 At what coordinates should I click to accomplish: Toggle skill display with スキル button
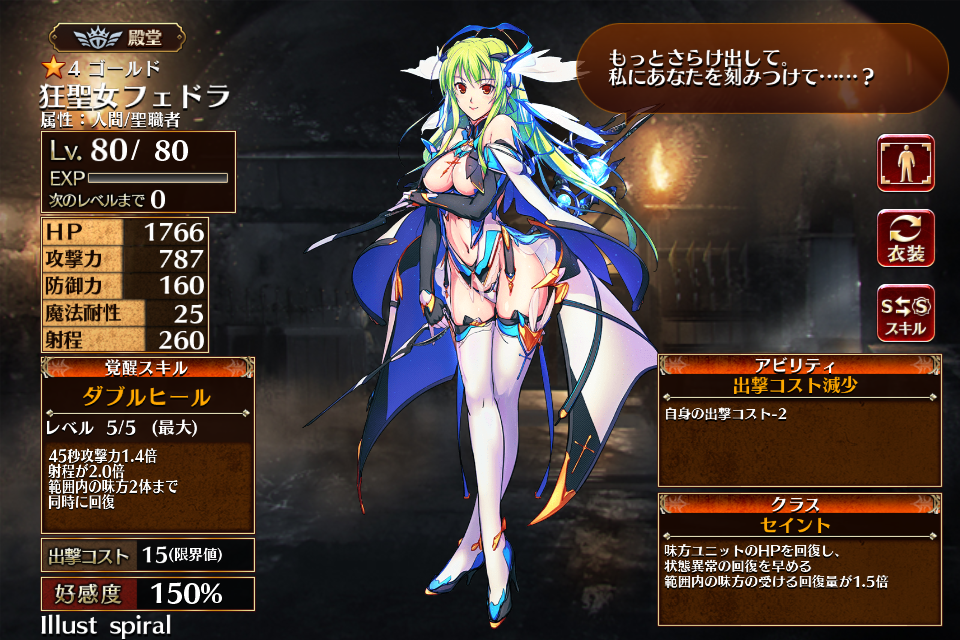pyautogui.click(x=906, y=312)
